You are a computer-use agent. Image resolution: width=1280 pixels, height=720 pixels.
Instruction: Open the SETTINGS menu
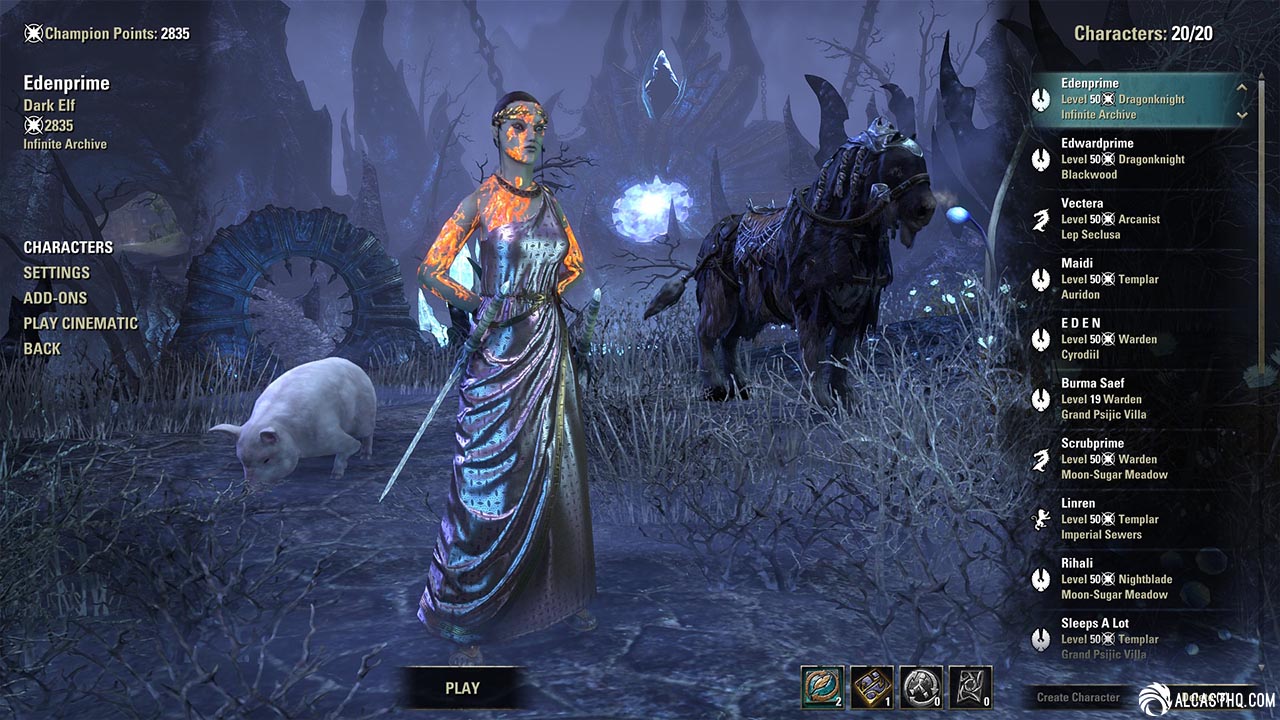tap(56, 272)
